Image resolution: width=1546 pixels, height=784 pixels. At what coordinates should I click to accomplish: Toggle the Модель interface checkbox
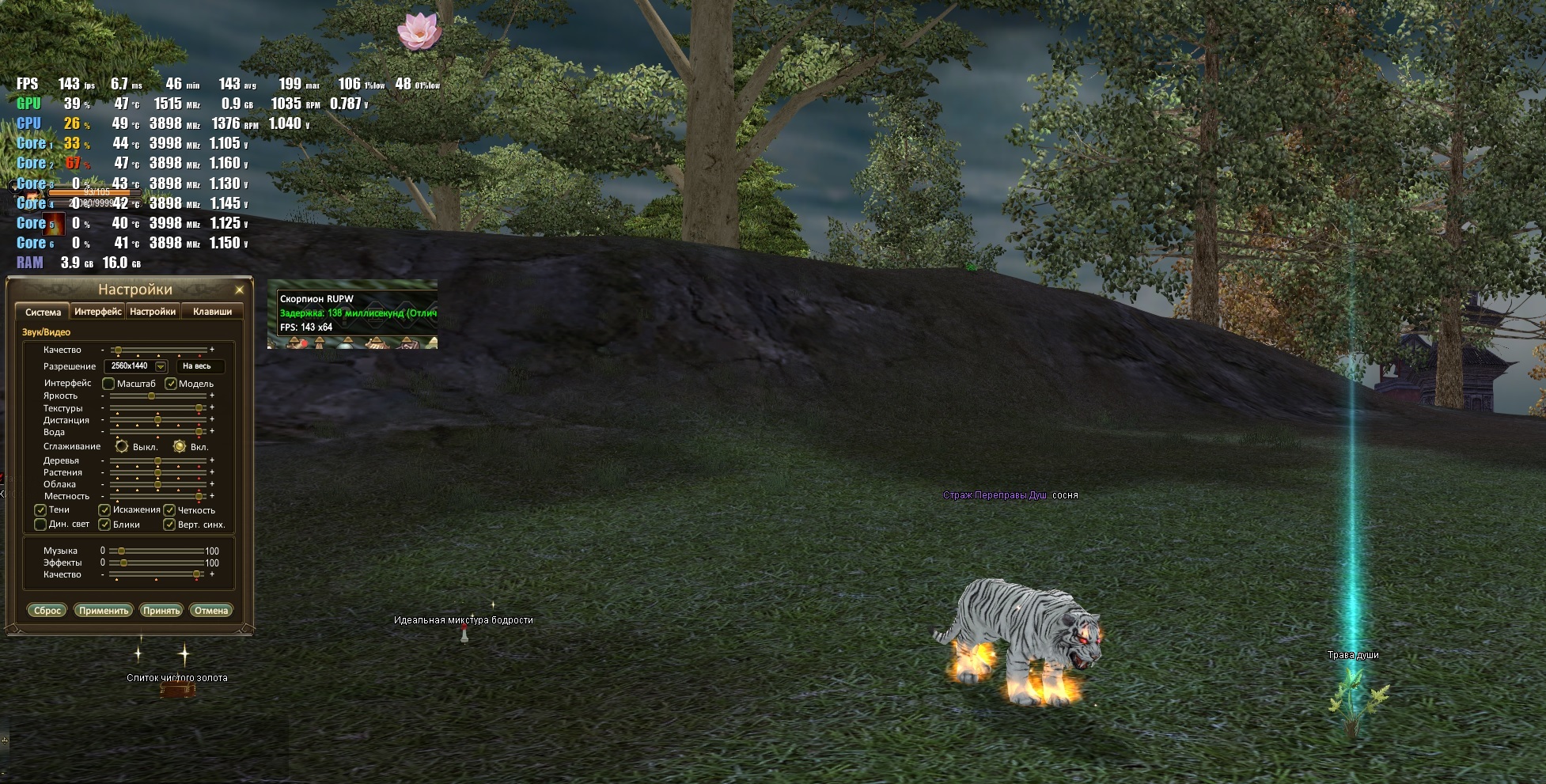[171, 384]
